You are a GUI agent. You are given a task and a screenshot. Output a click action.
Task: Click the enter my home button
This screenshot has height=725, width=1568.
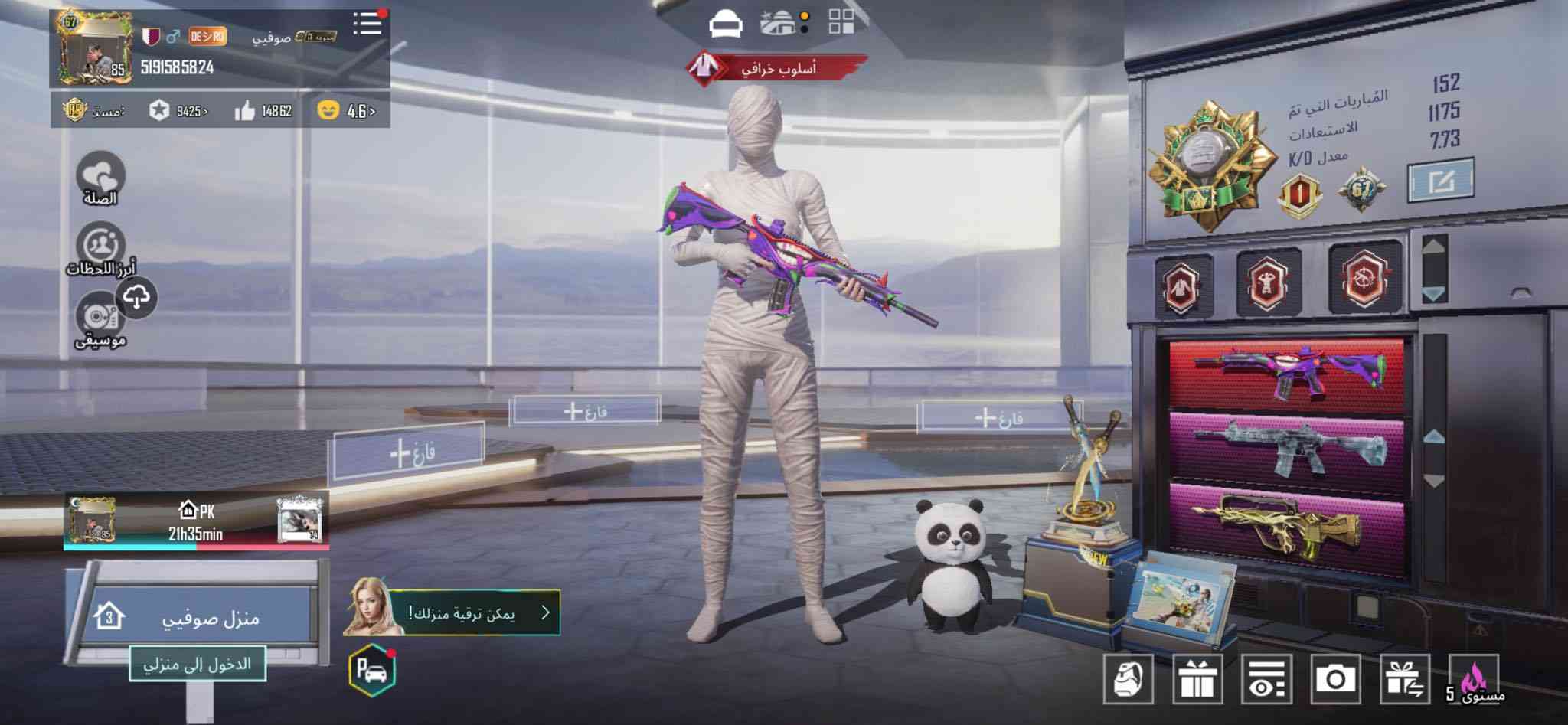coord(197,664)
